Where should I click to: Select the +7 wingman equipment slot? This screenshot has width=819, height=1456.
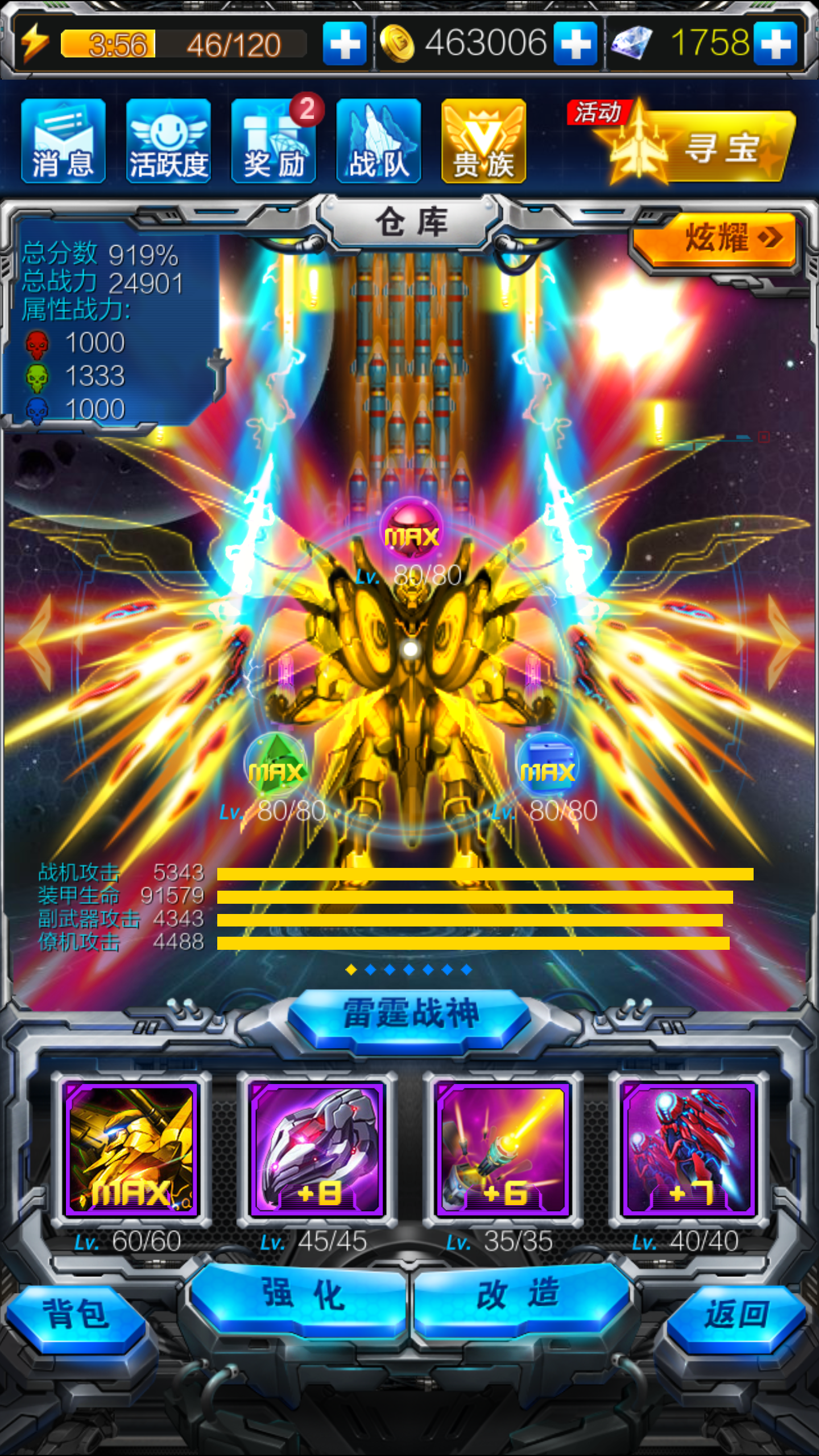pos(689,1149)
